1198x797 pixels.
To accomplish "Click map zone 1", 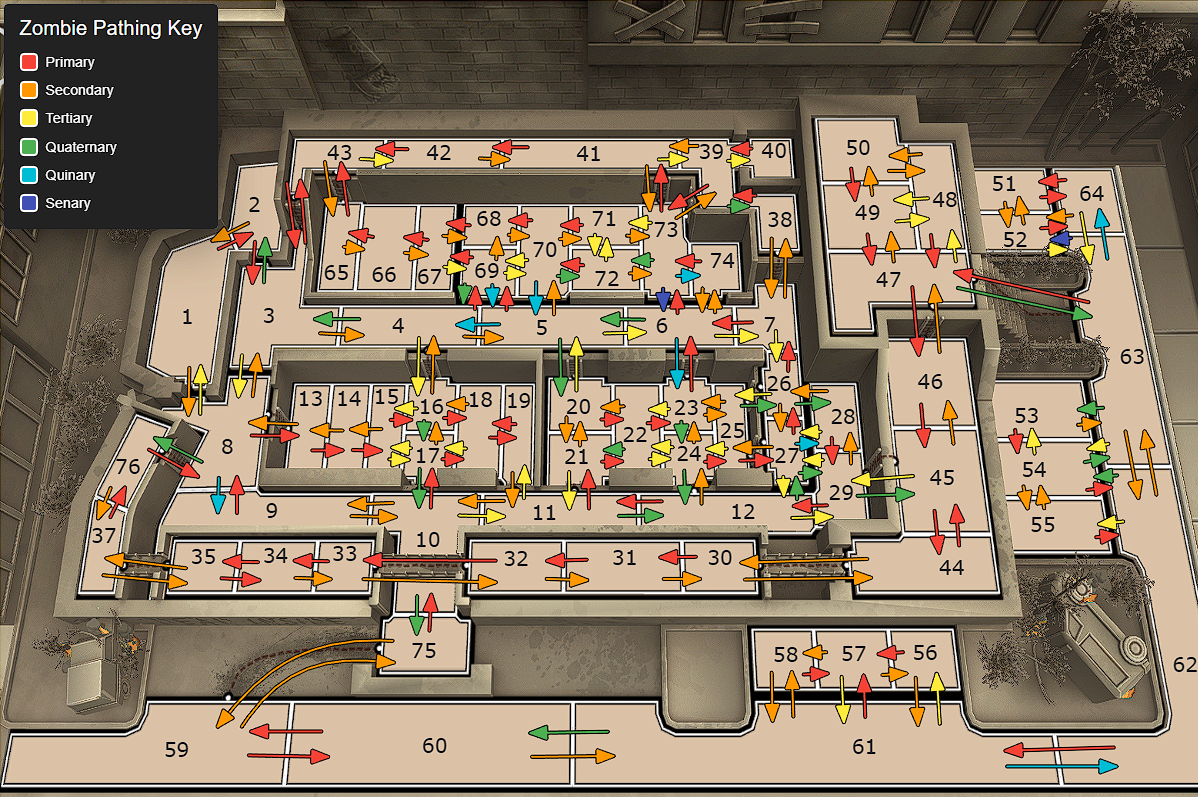I will click(x=187, y=318).
